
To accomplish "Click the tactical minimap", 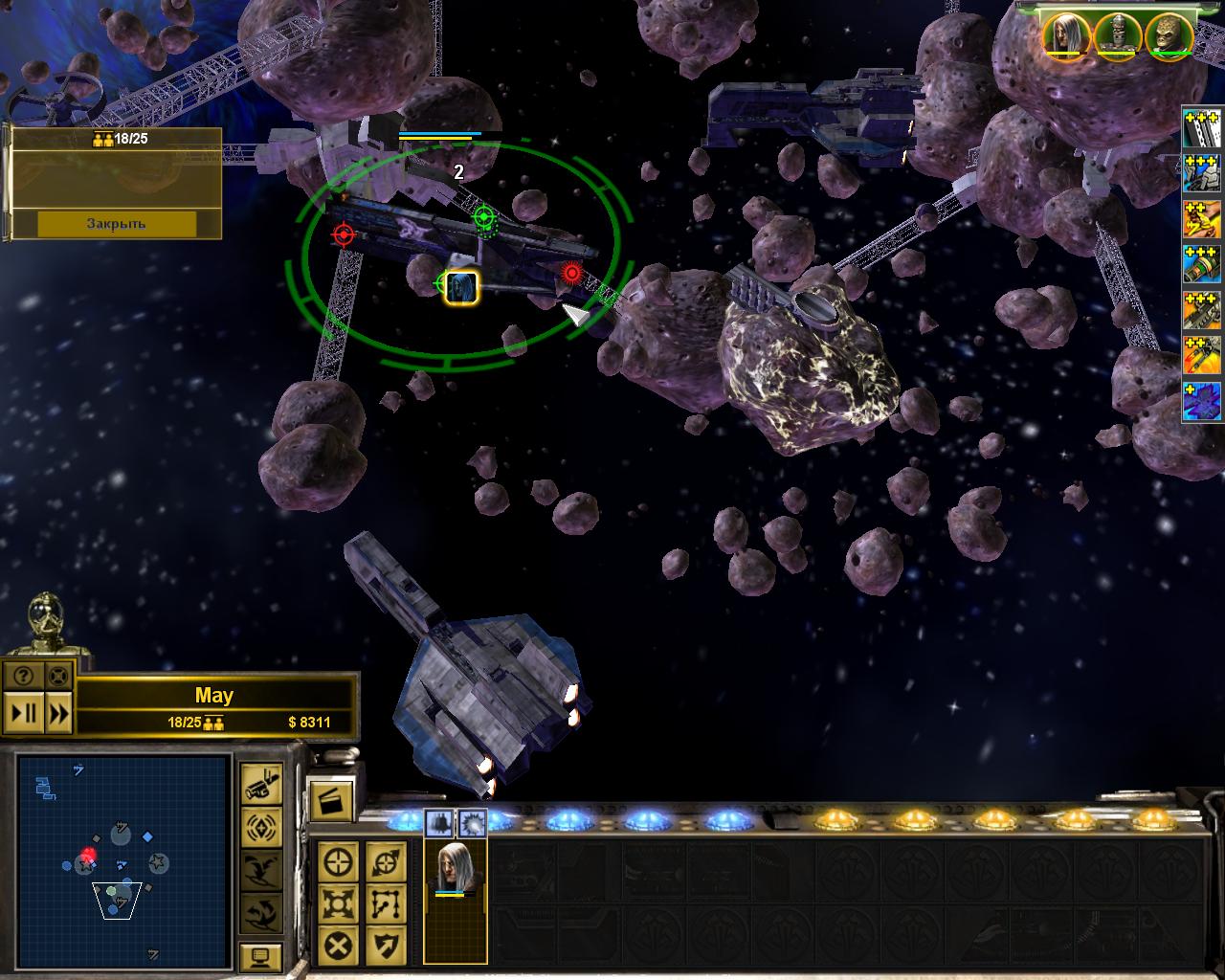I will [x=122, y=859].
